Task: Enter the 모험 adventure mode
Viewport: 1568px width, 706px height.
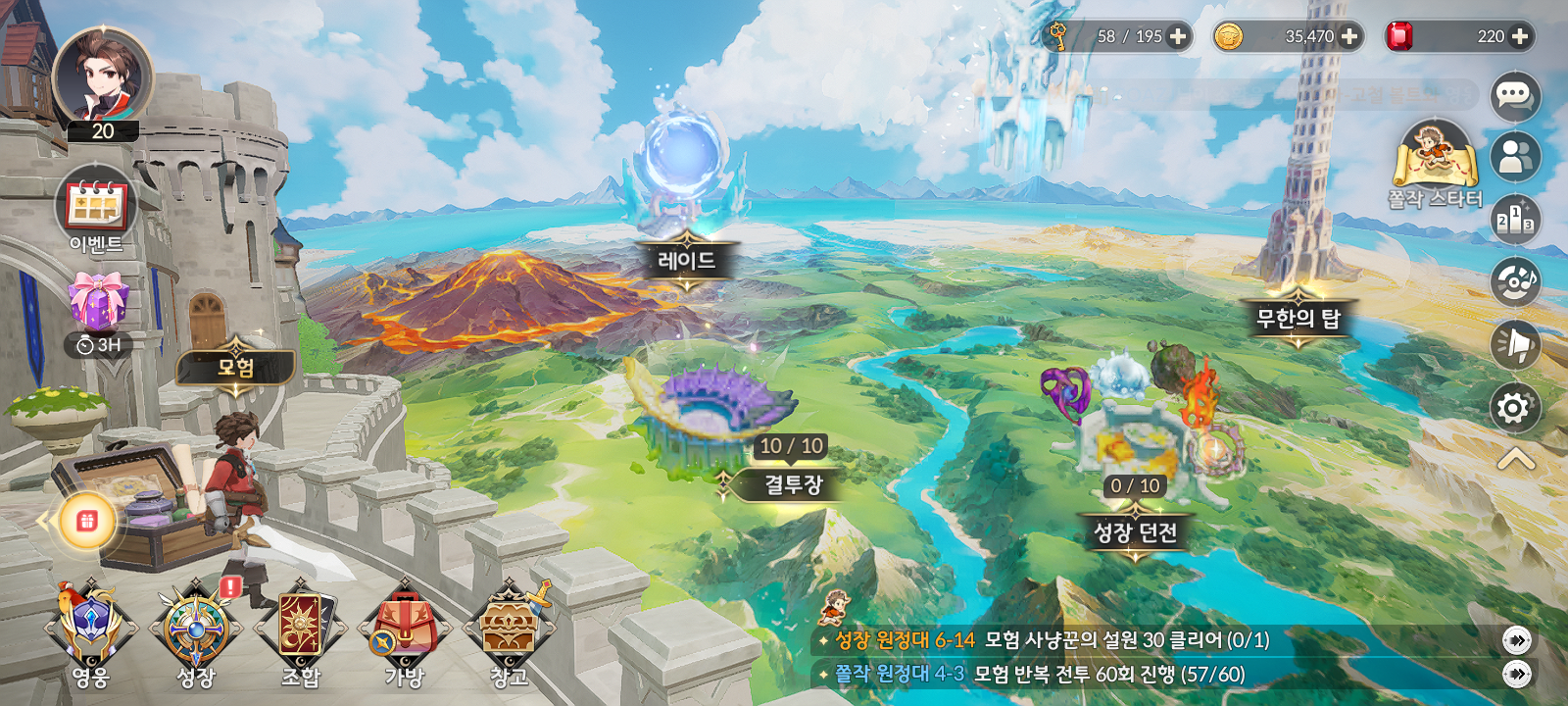Action: (x=235, y=368)
